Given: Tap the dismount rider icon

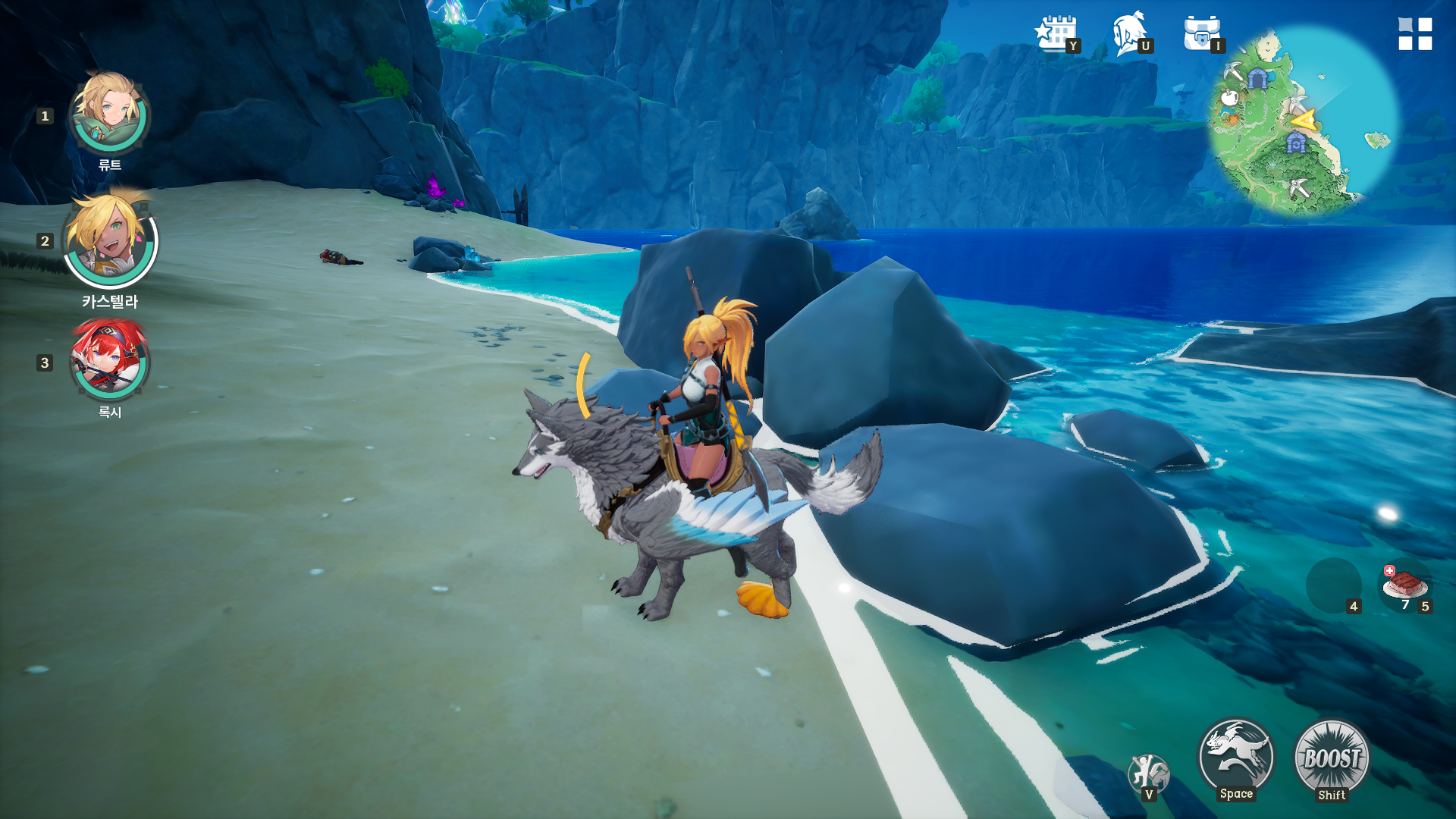Looking at the screenshot, I should 1148,773.
